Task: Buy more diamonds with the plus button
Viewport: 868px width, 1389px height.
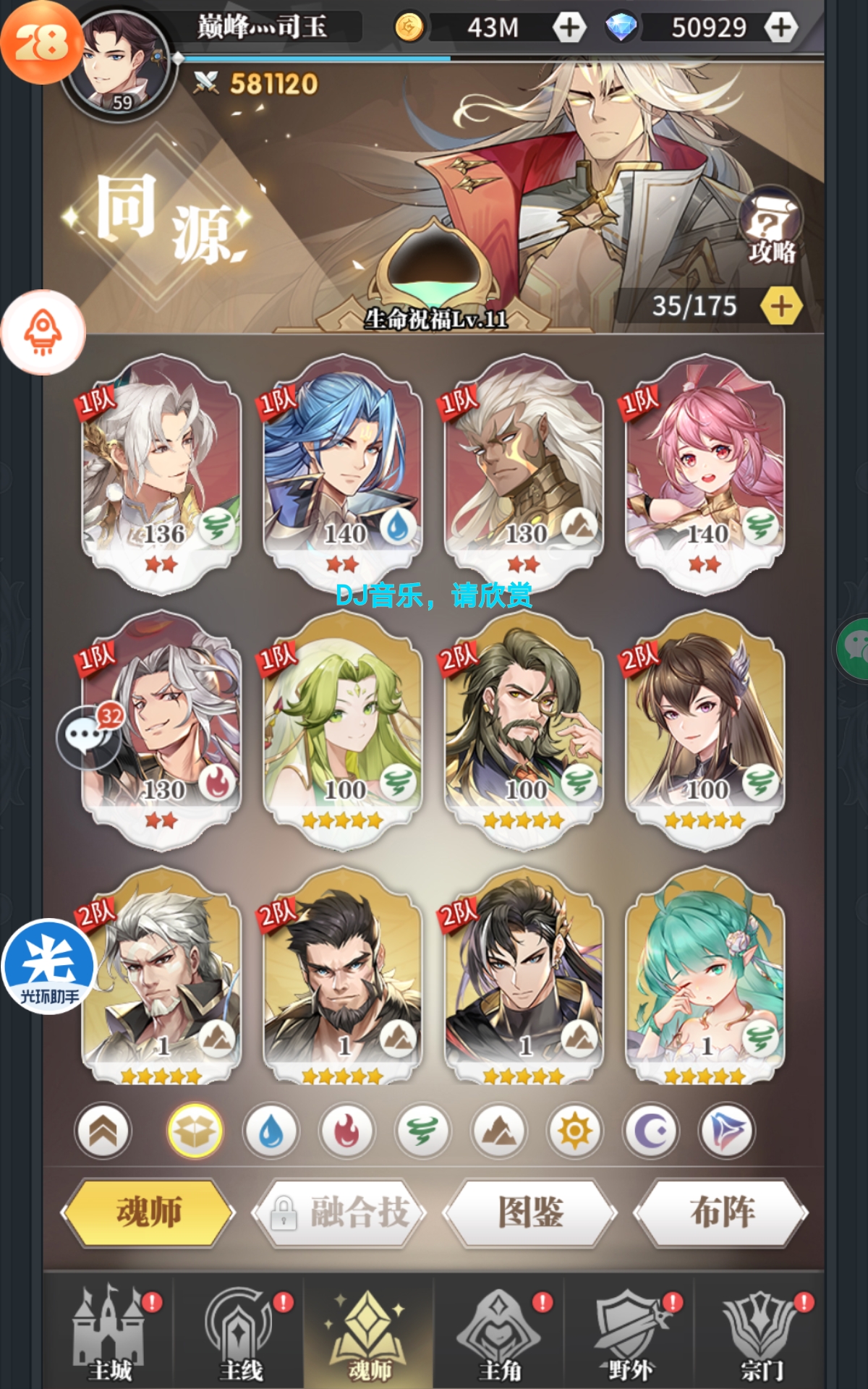Action: 780,27
